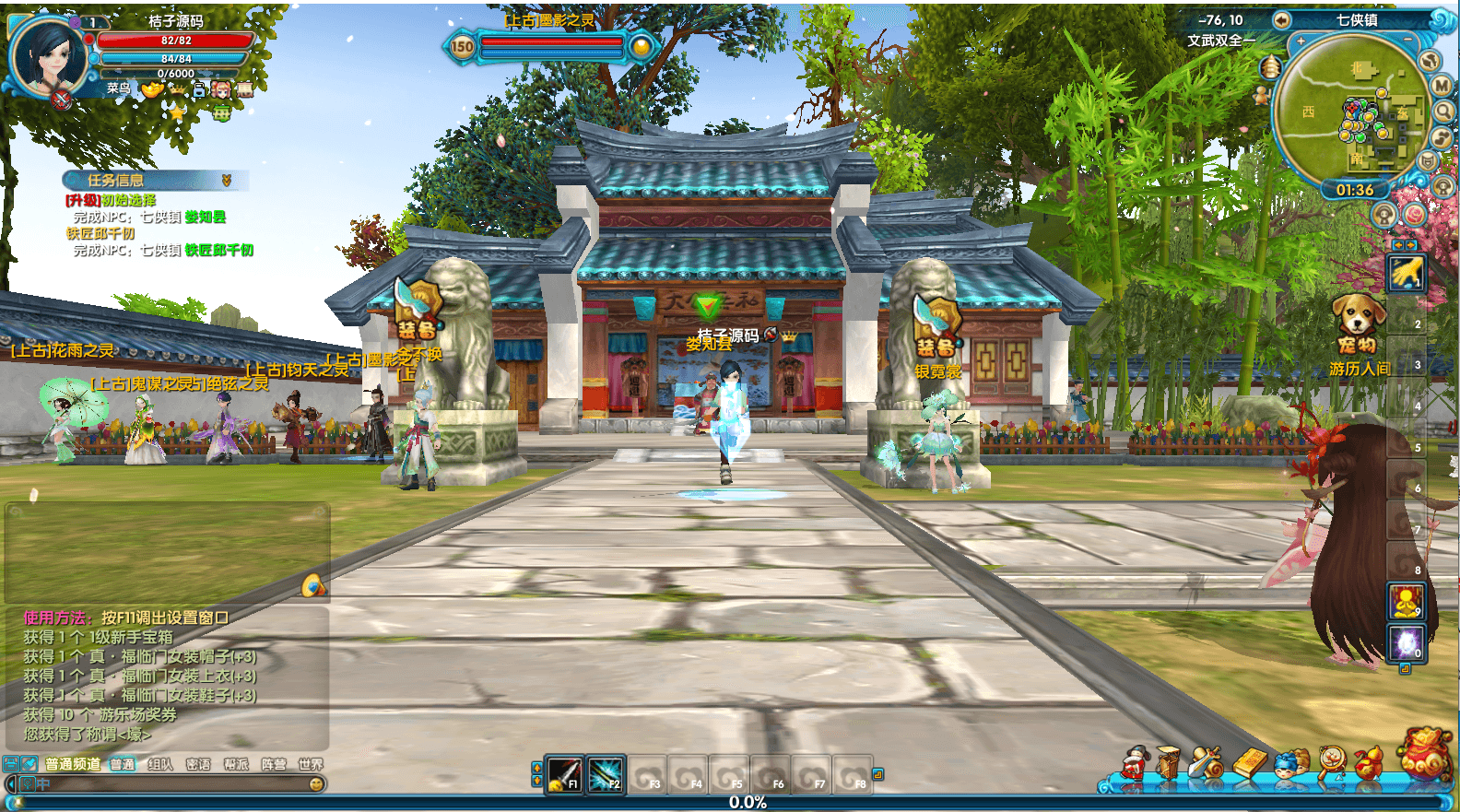Select the gold ingot currency icon
Screen dimensions: 1460x812
(151, 89)
